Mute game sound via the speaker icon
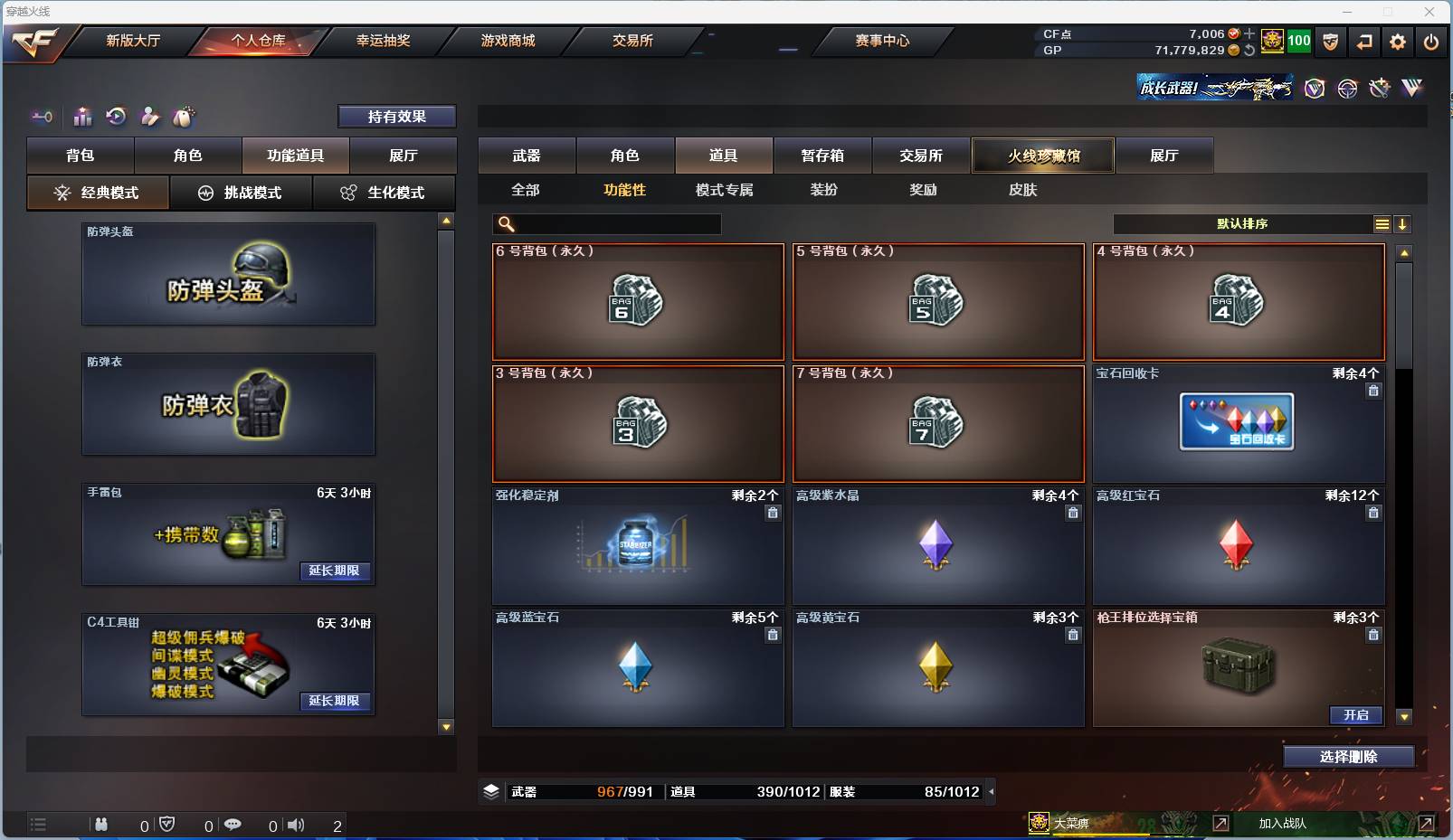The width and height of the screenshot is (1453, 840). pos(297,825)
